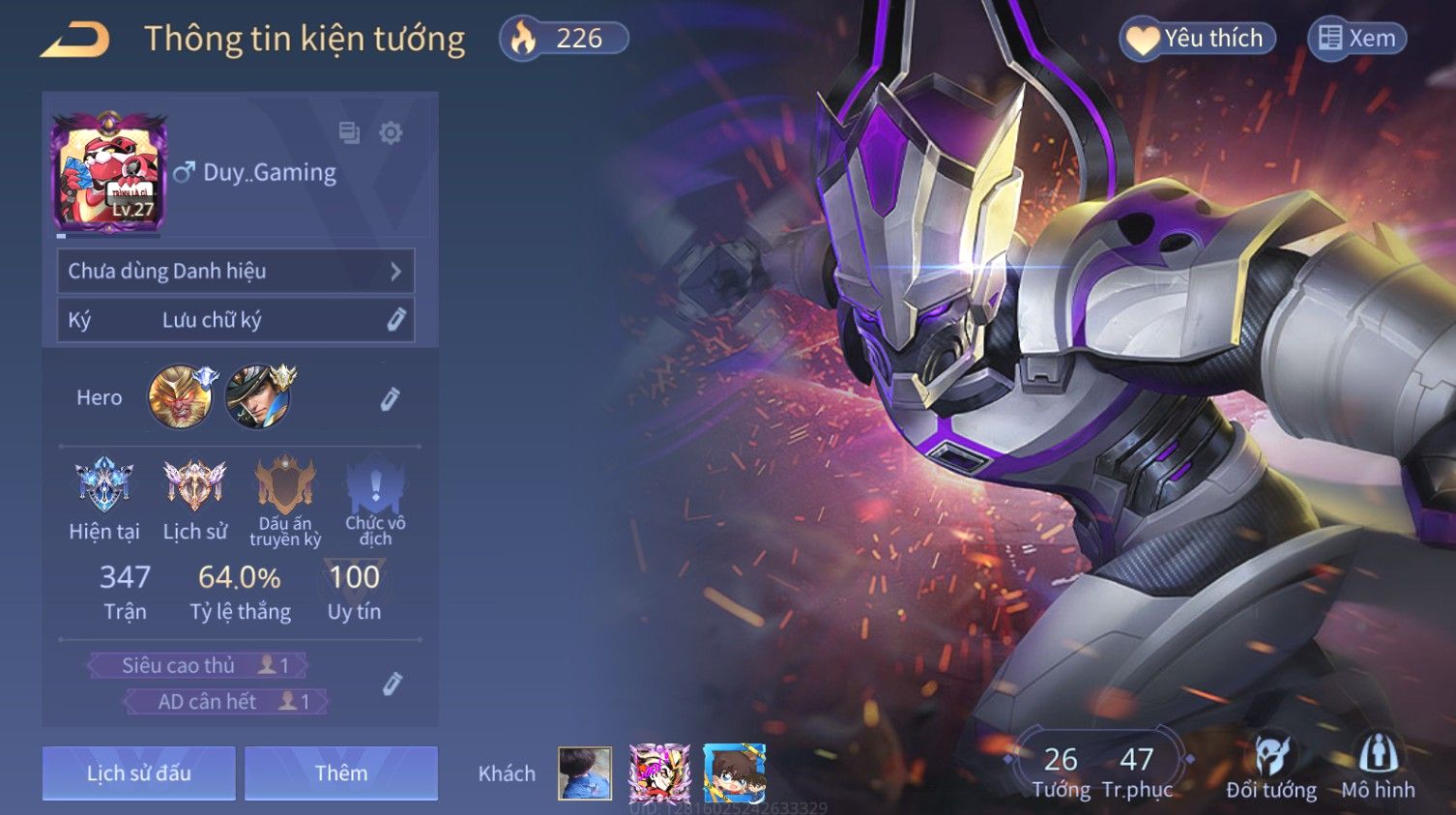Click the Thêm button
Viewport: 1456px width, 815px height.
coord(340,773)
